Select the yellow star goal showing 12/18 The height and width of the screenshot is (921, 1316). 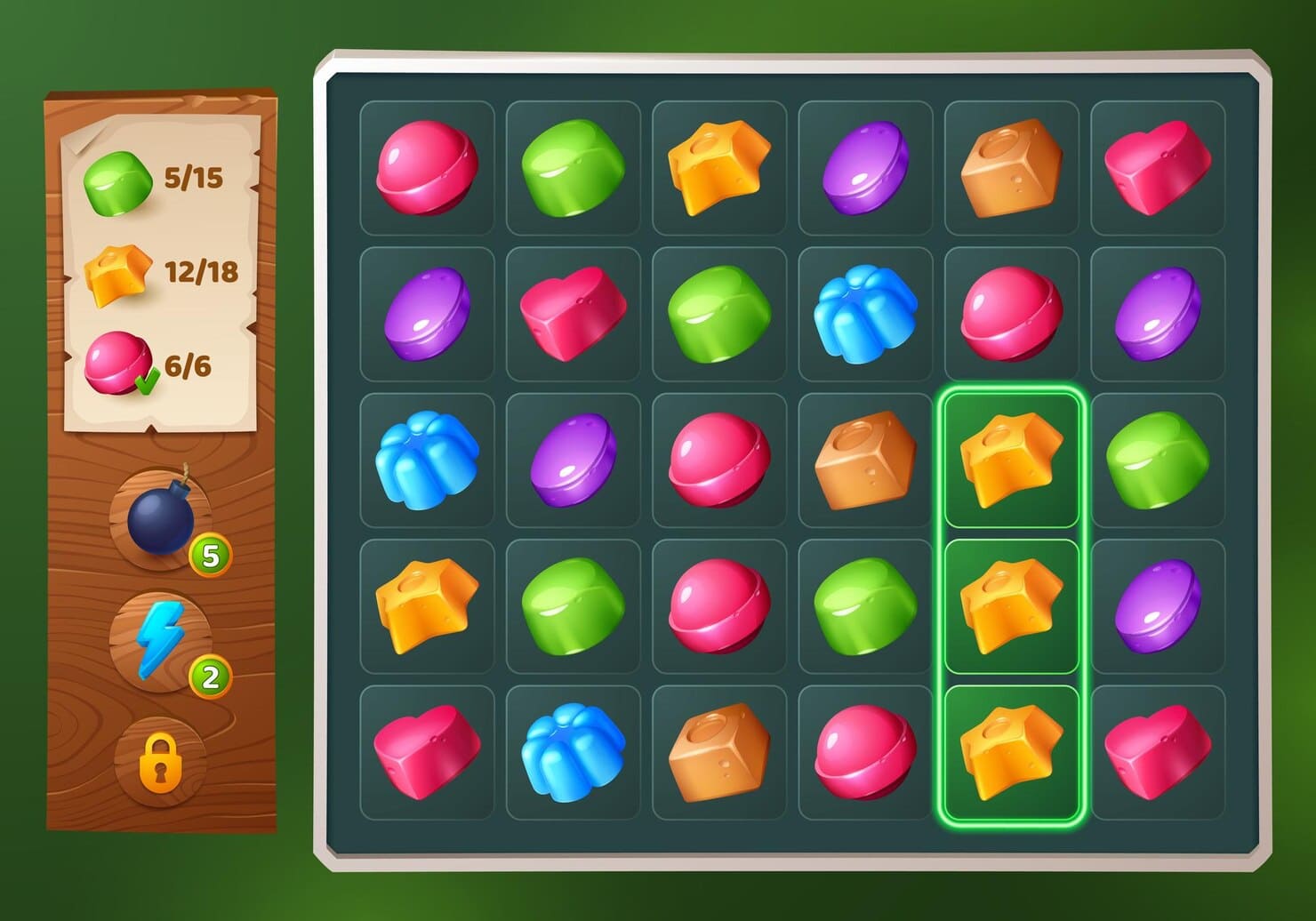click(160, 274)
